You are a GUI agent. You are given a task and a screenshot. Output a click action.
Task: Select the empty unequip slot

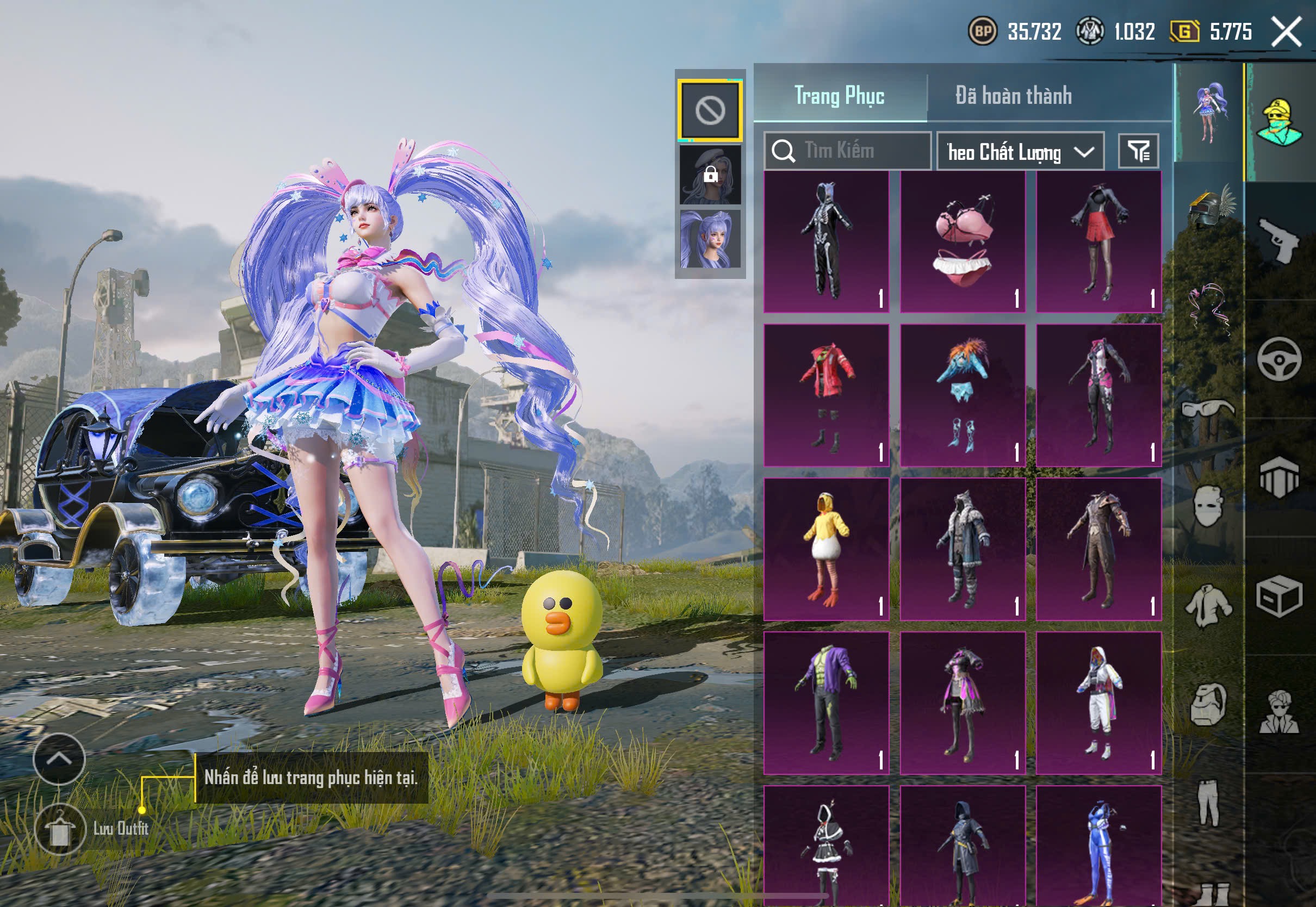[710, 110]
